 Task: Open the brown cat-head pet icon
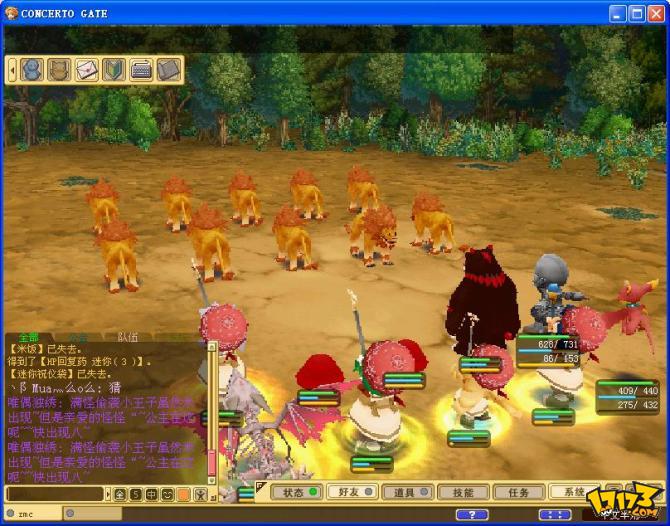[59, 70]
